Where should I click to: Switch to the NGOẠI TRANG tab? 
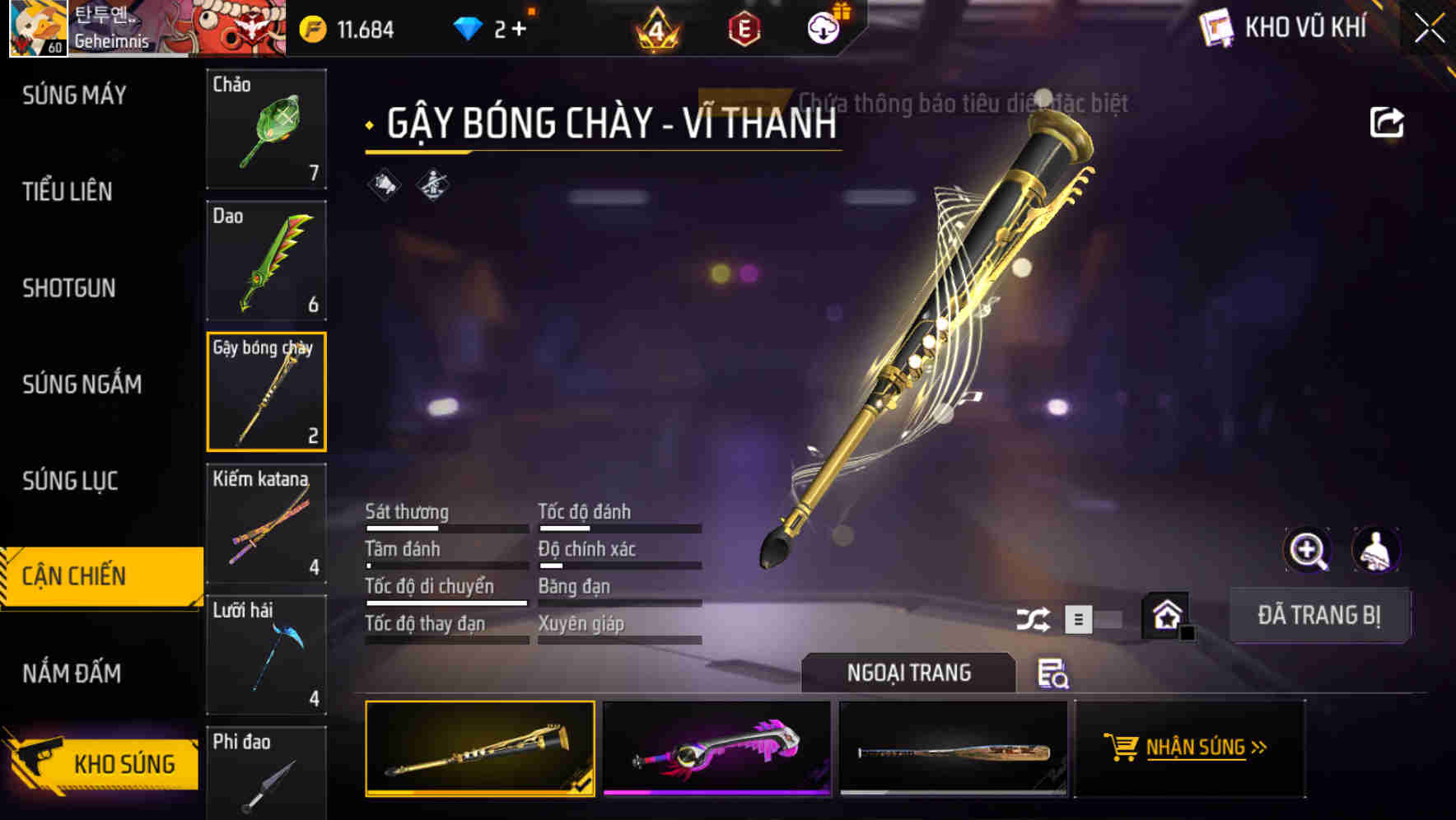(909, 673)
